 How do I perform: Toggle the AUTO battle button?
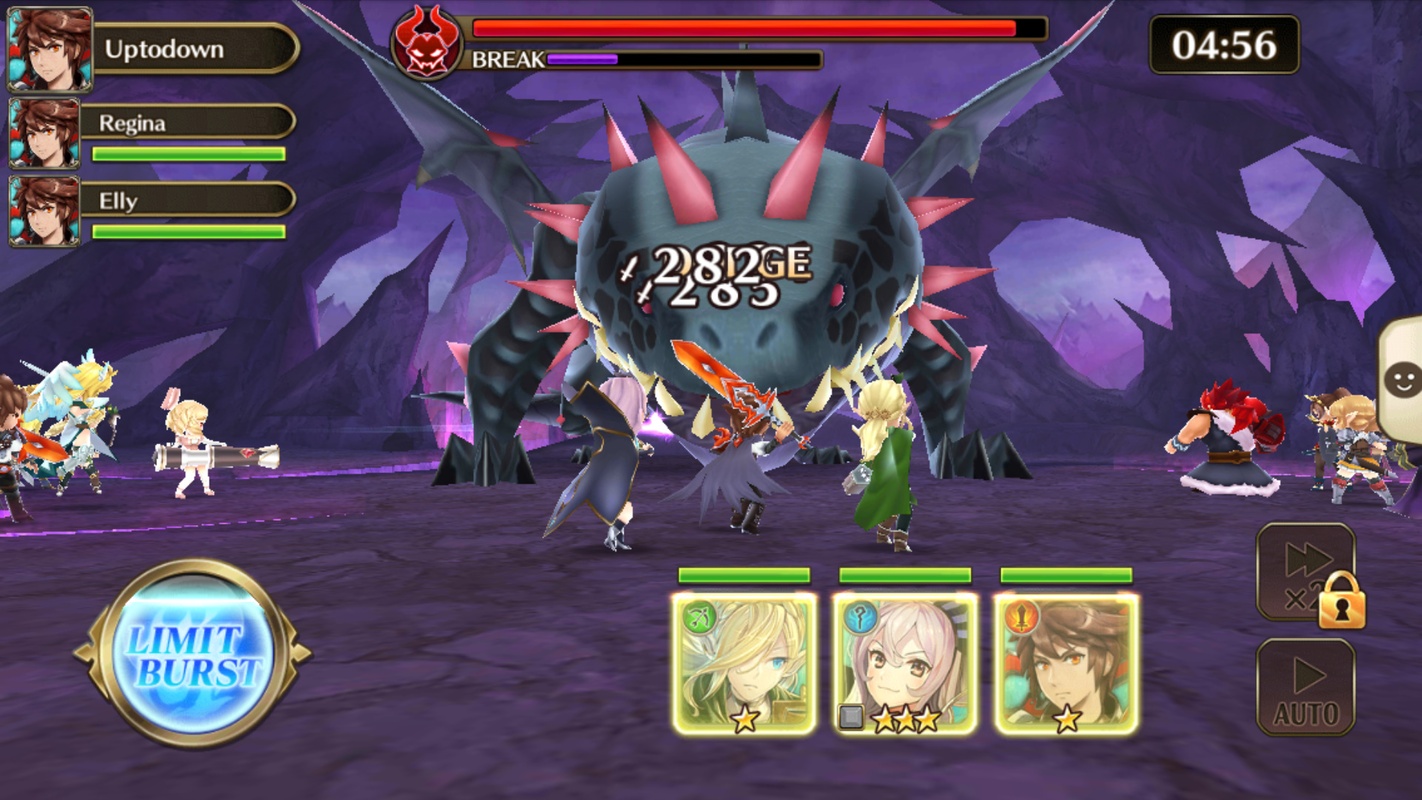[1305, 688]
